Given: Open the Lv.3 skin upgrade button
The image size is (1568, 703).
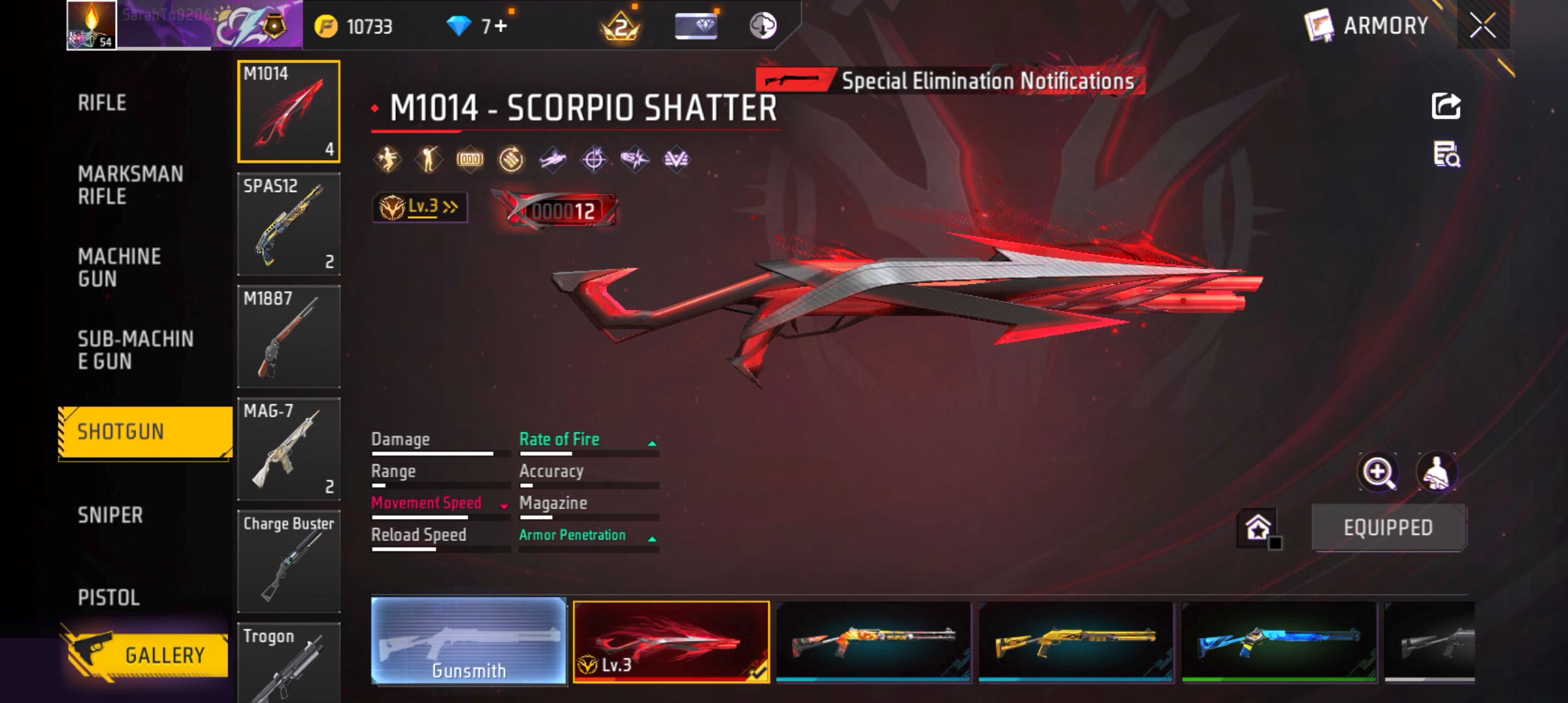Looking at the screenshot, I should coord(420,208).
